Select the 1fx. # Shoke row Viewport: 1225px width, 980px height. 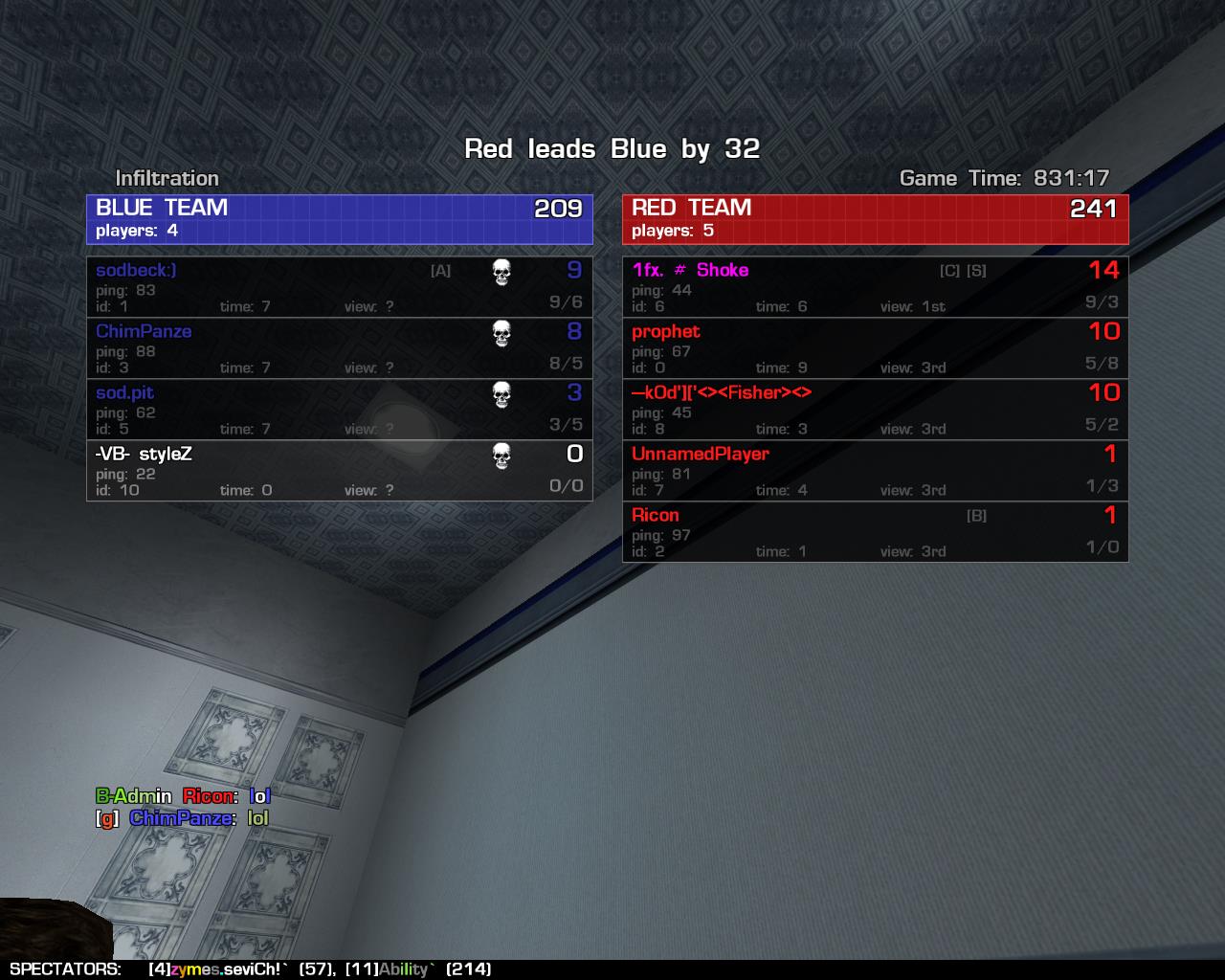pyautogui.click(x=875, y=286)
